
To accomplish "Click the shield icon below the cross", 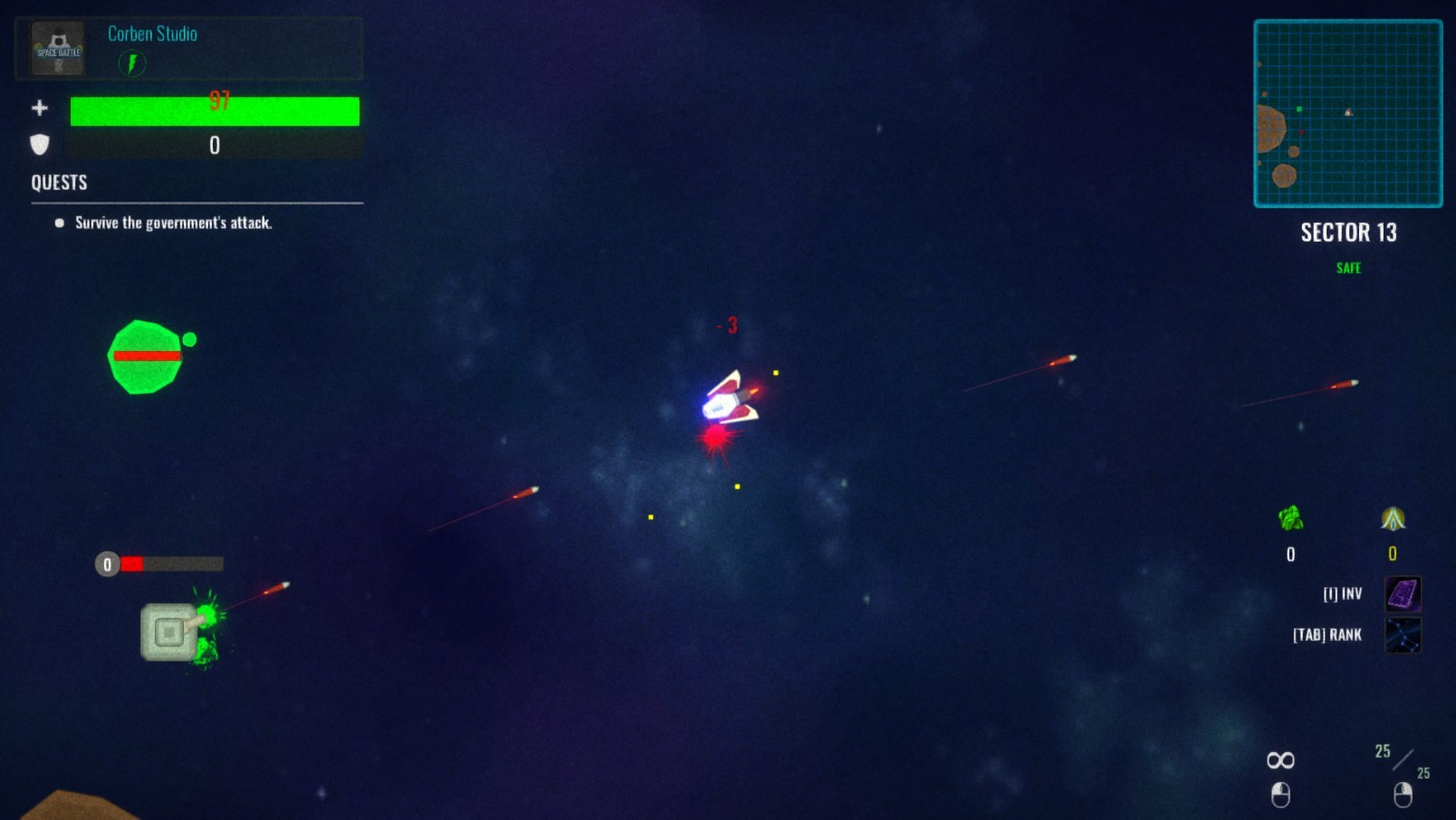I will point(38,145).
